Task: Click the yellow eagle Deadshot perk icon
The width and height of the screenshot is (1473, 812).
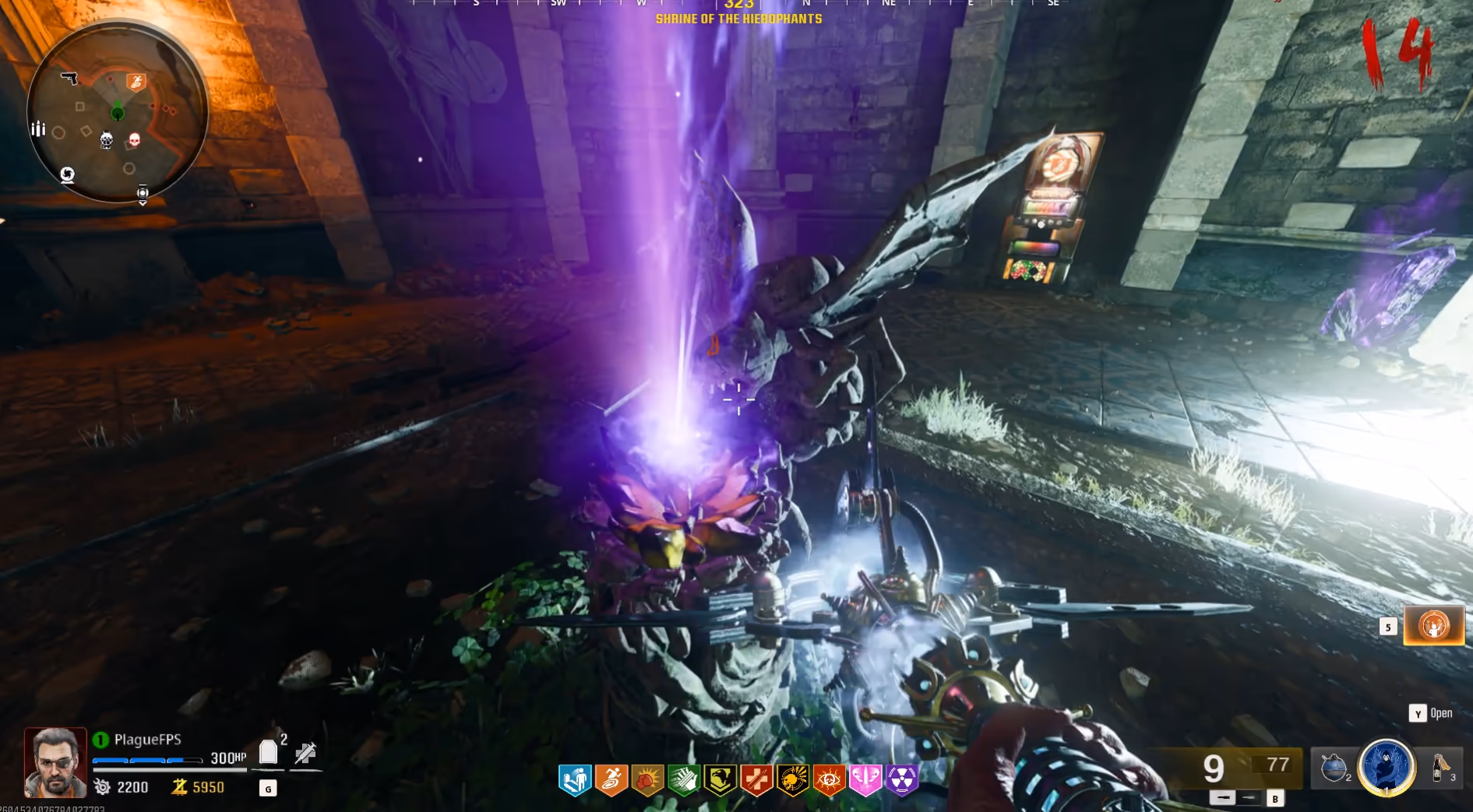Action: [x=720, y=779]
